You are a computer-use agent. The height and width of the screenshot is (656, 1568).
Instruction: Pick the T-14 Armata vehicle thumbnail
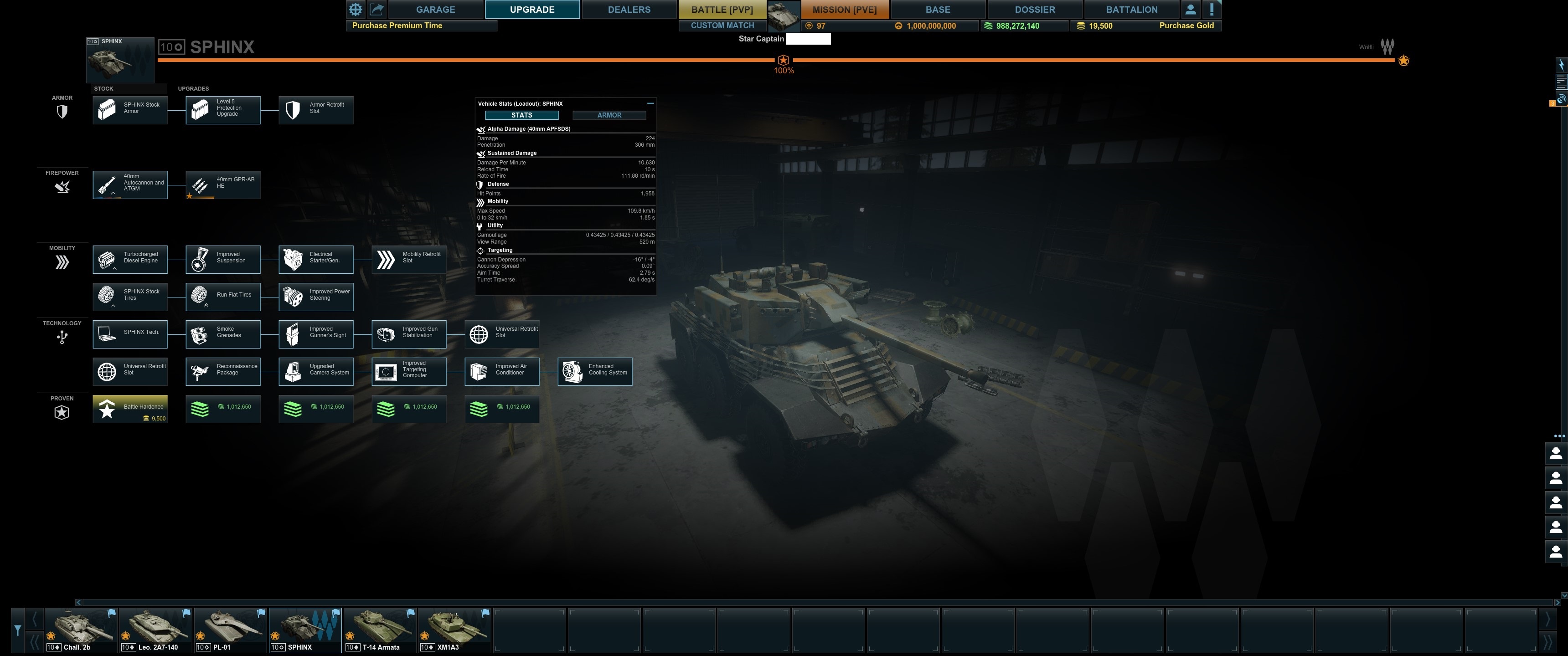[380, 630]
